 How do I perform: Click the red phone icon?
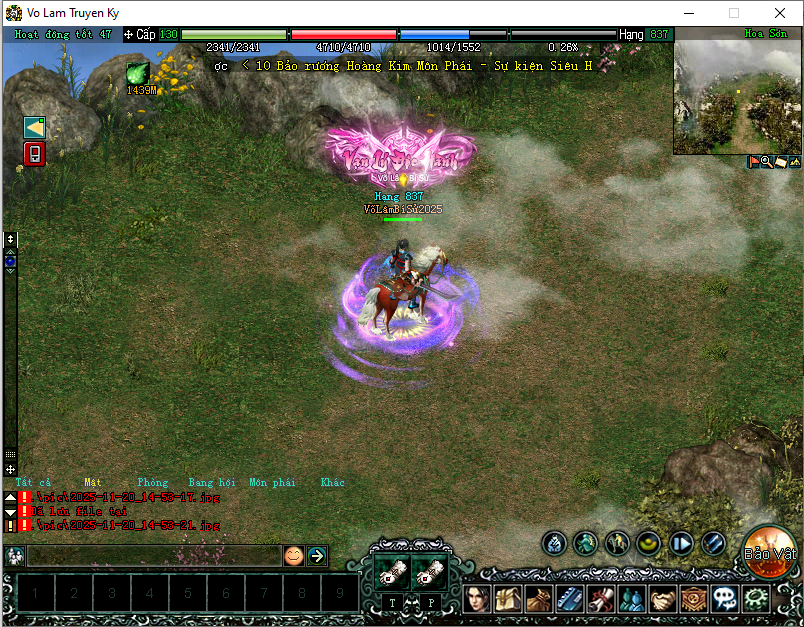tap(35, 154)
